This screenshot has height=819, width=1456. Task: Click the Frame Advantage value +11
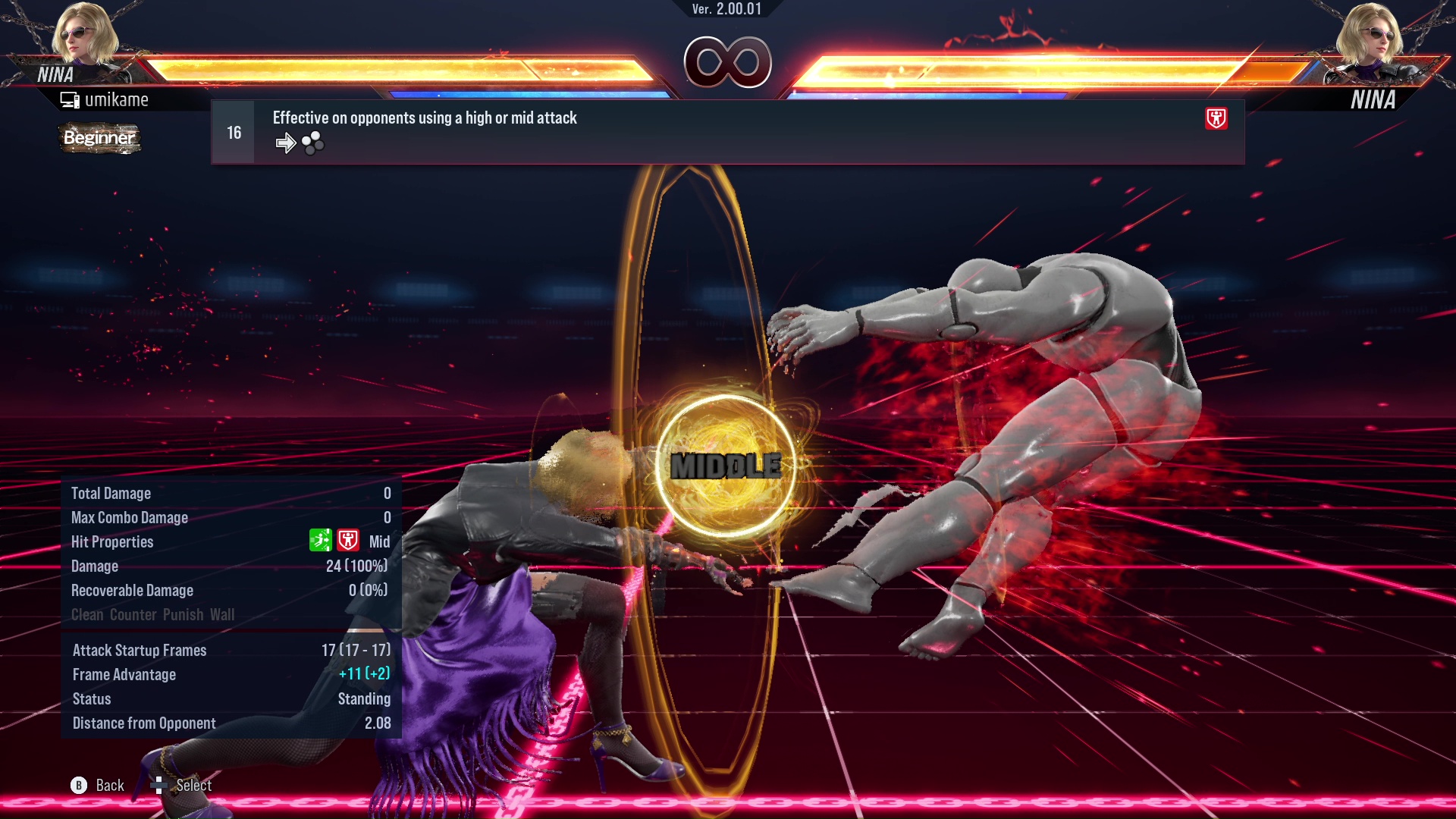click(x=351, y=674)
